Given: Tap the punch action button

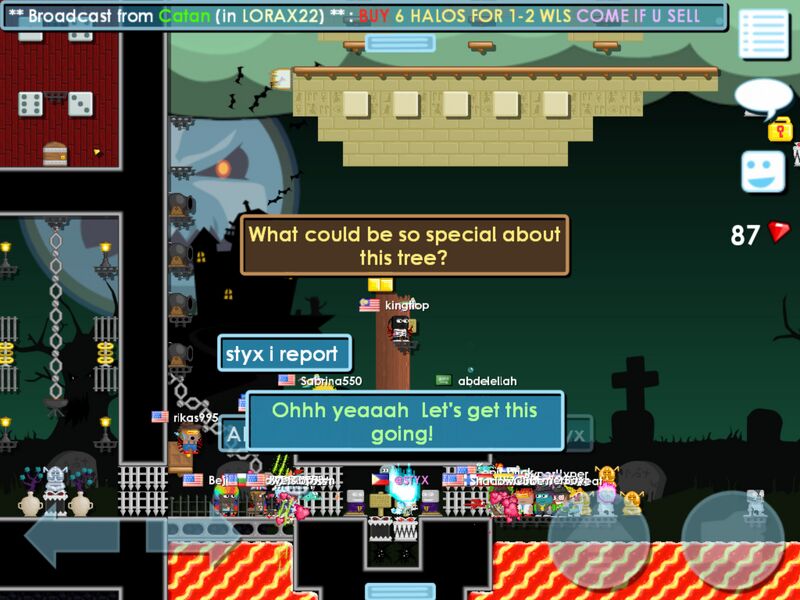Looking at the screenshot, I should click(x=598, y=541).
